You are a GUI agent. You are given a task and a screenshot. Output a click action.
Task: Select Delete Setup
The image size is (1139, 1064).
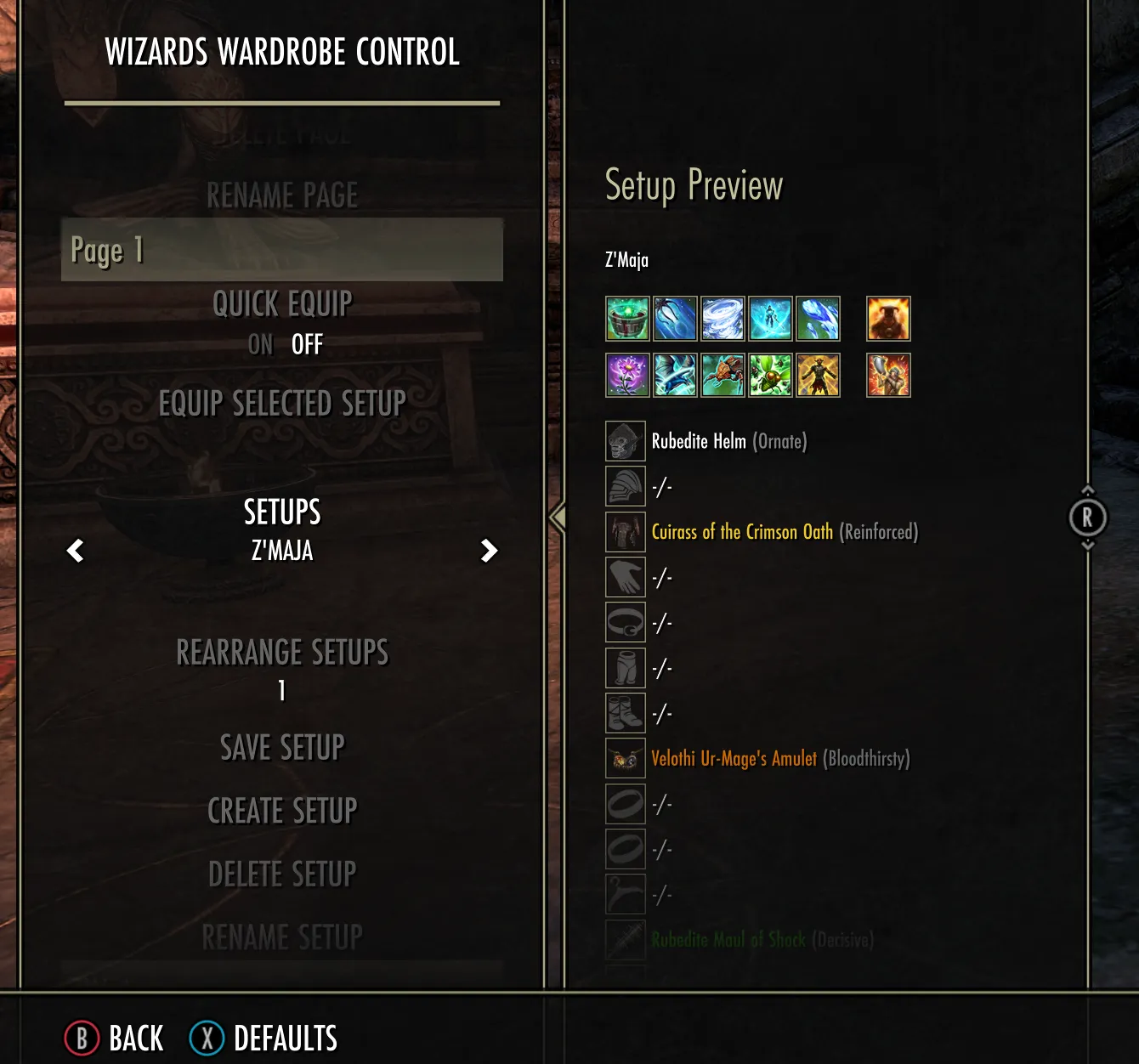(282, 874)
